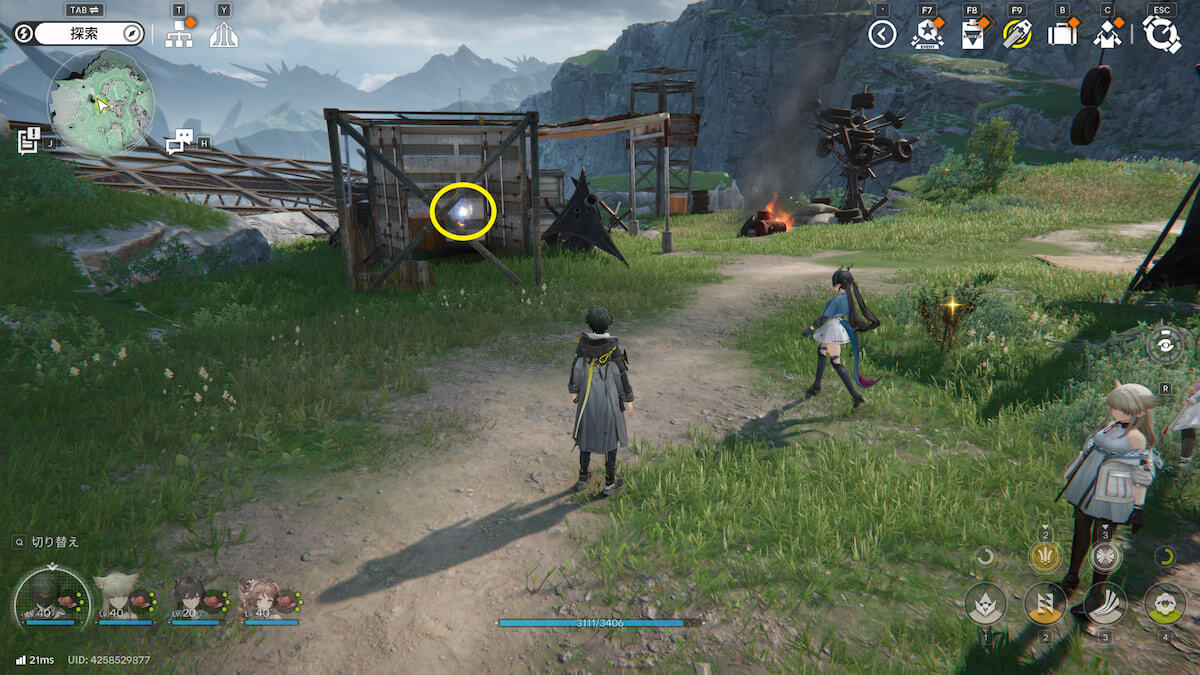Open the operator character menu icon
Image resolution: width=1200 pixels, height=675 pixels.
(x=1106, y=35)
